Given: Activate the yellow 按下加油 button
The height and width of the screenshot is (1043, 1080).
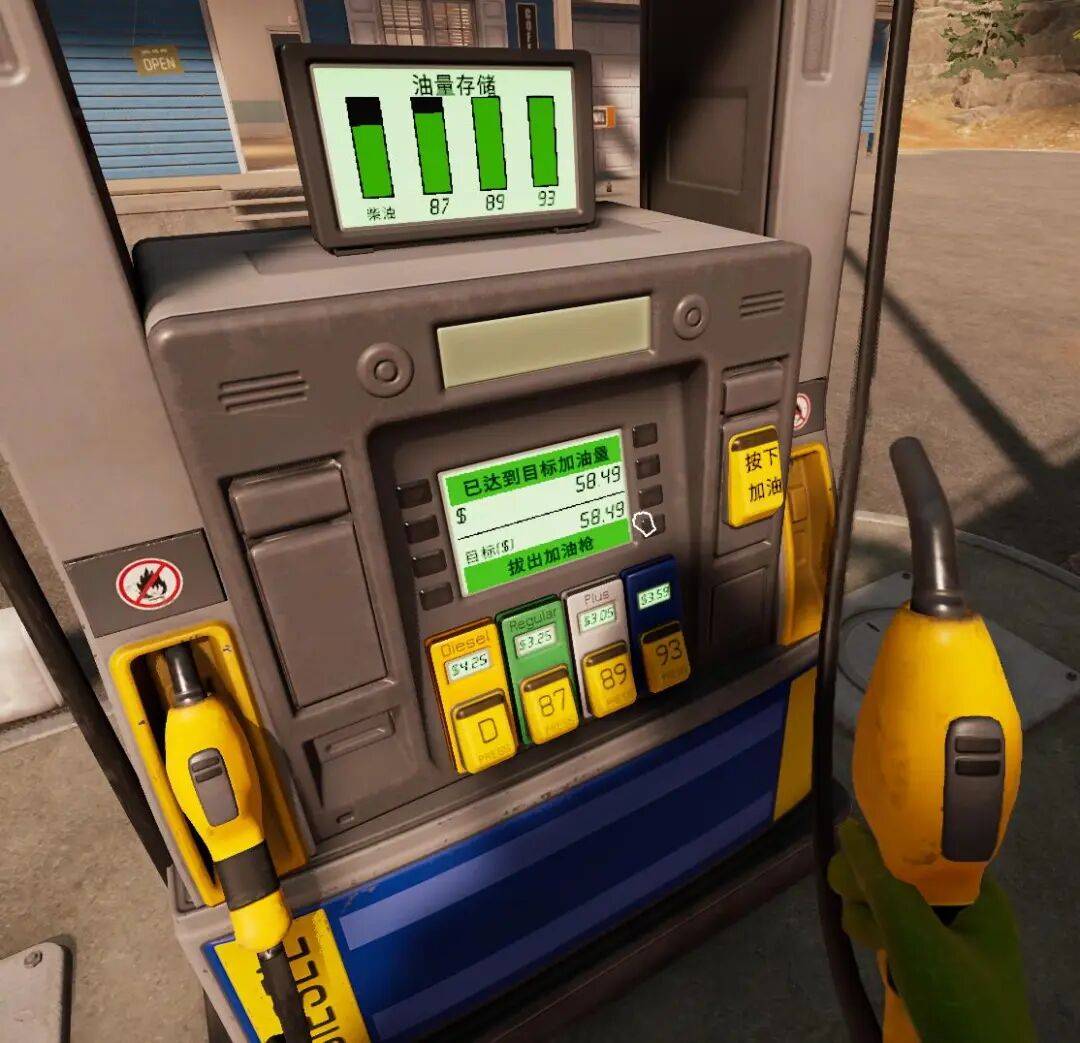Looking at the screenshot, I should coord(754,475).
